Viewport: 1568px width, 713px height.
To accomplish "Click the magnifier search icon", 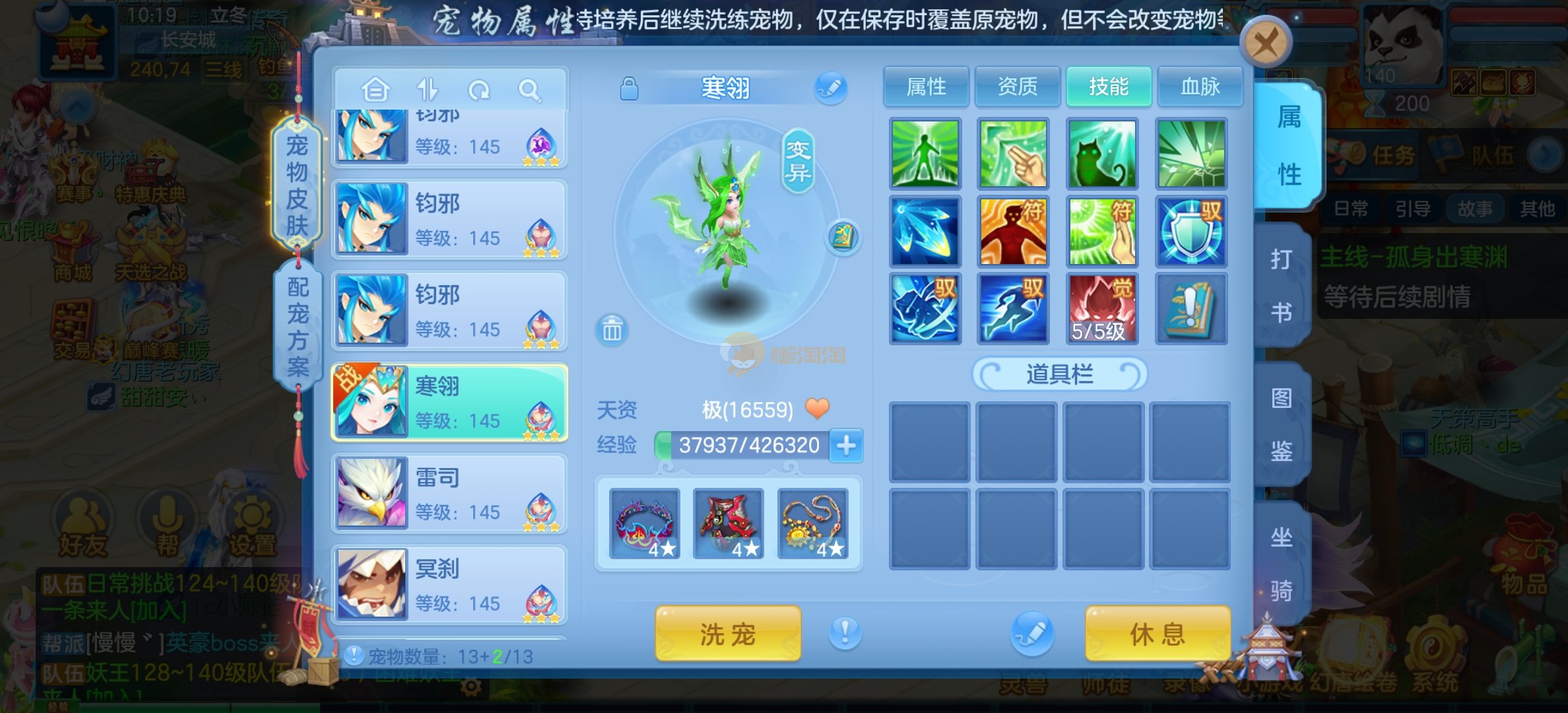I will [x=529, y=90].
